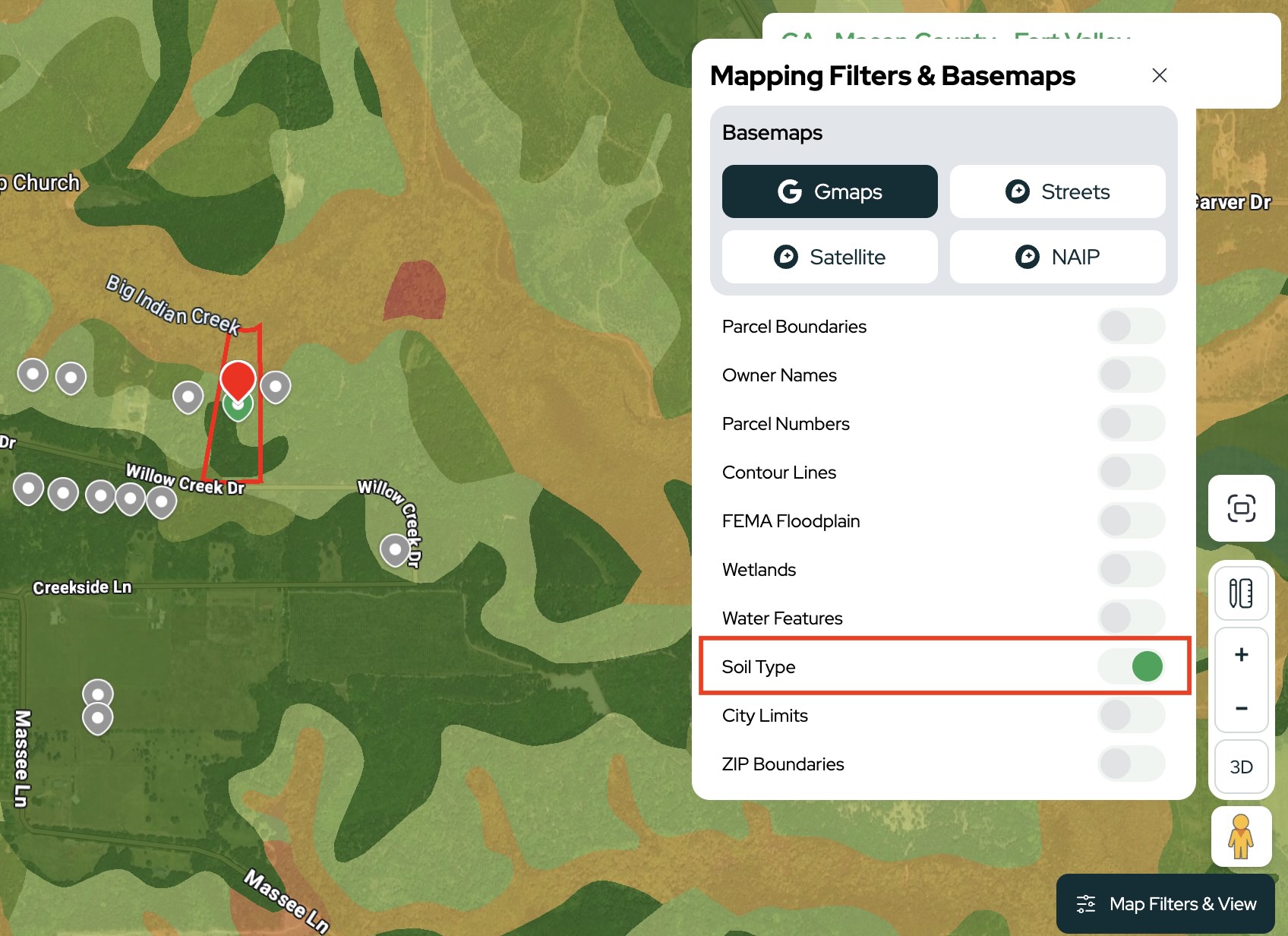The width and height of the screenshot is (1288, 936).
Task: Enable the FEMA Floodplain layer
Action: point(1130,521)
